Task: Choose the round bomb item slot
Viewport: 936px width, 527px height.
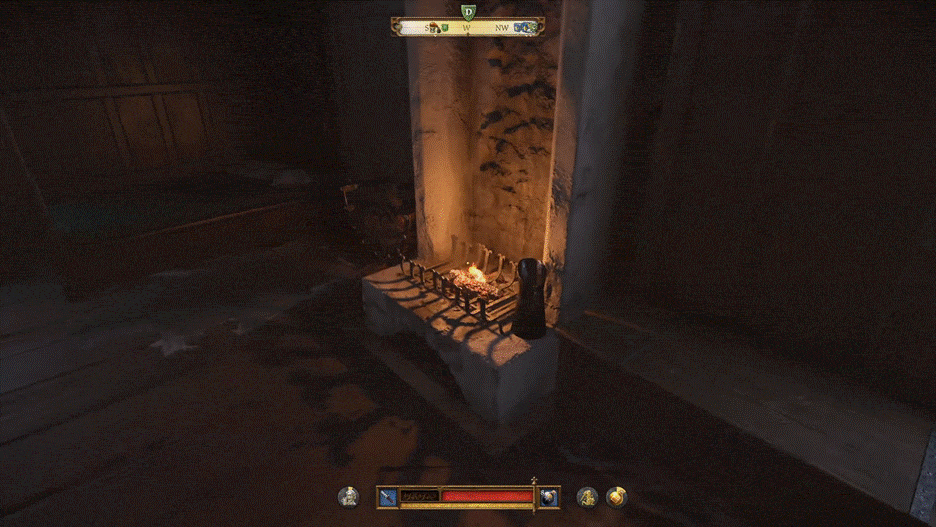Action: tap(549, 496)
